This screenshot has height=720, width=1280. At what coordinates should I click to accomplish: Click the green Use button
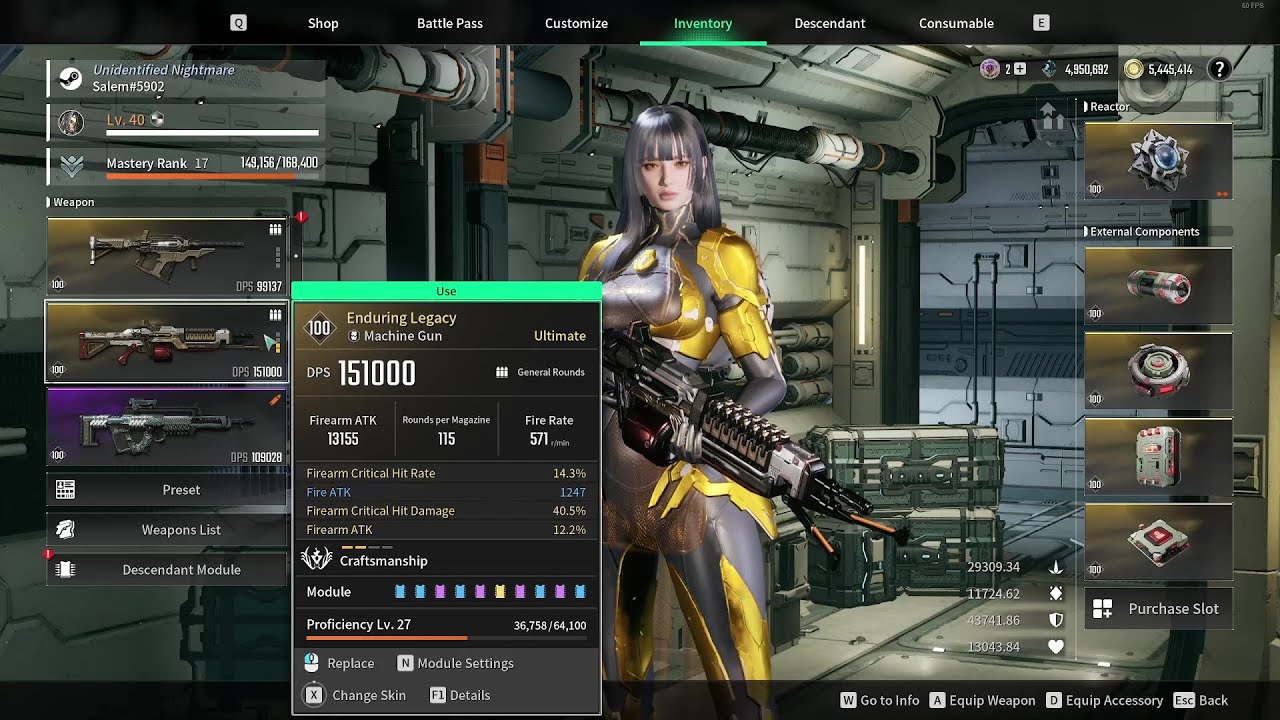click(x=446, y=291)
